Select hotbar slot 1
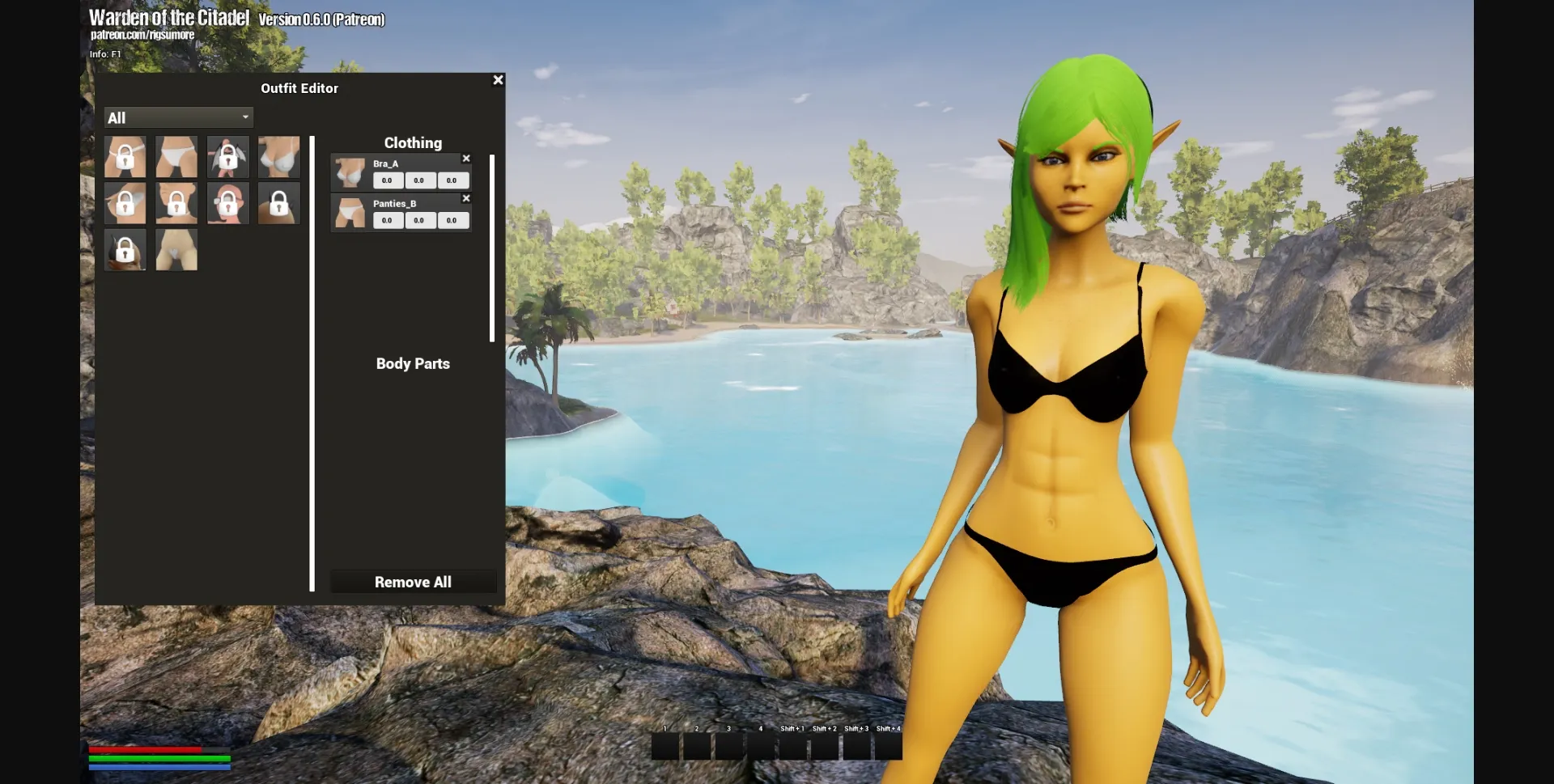Image resolution: width=1554 pixels, height=784 pixels. point(664,746)
